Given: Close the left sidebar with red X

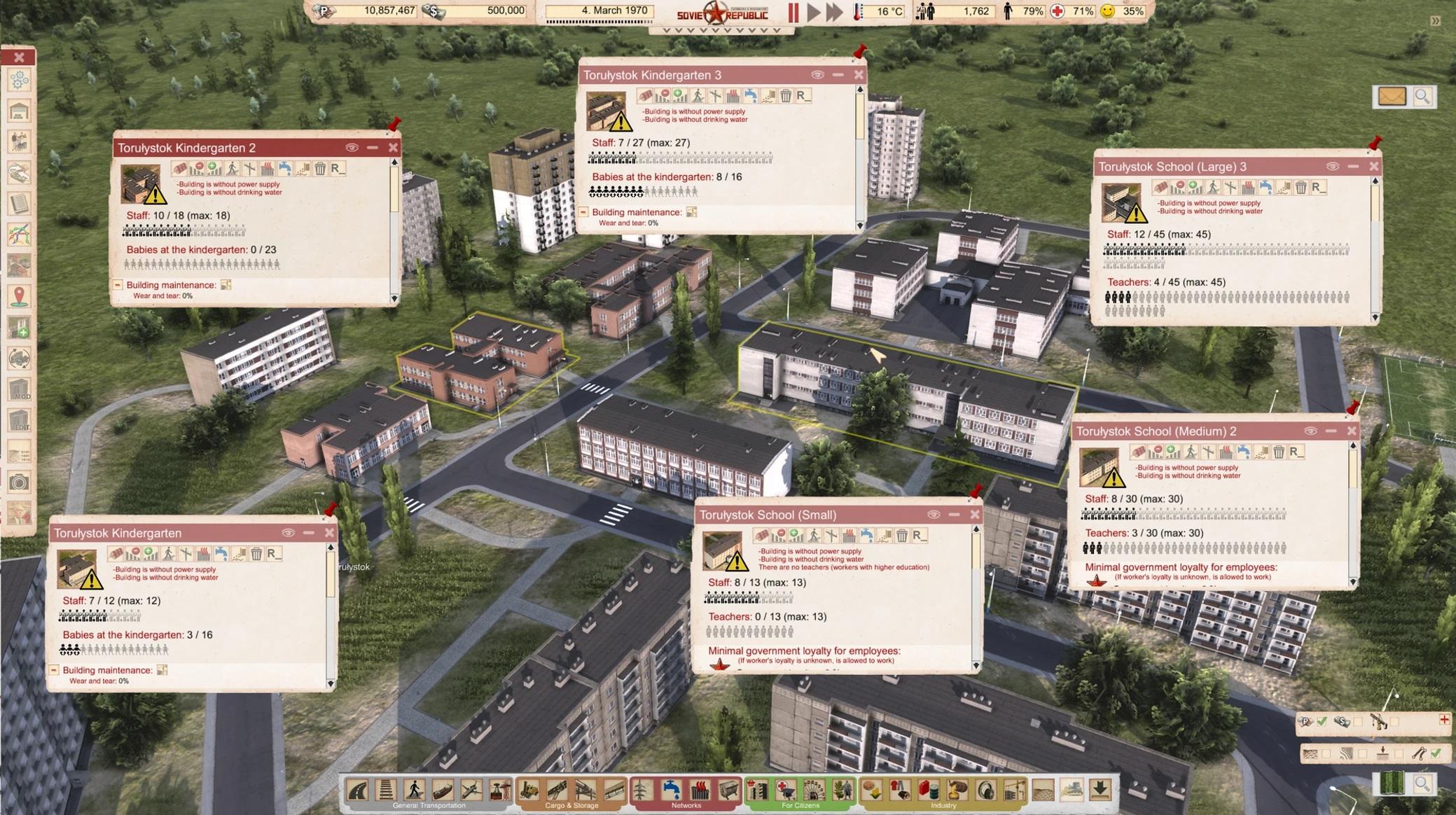Looking at the screenshot, I should coord(19,57).
